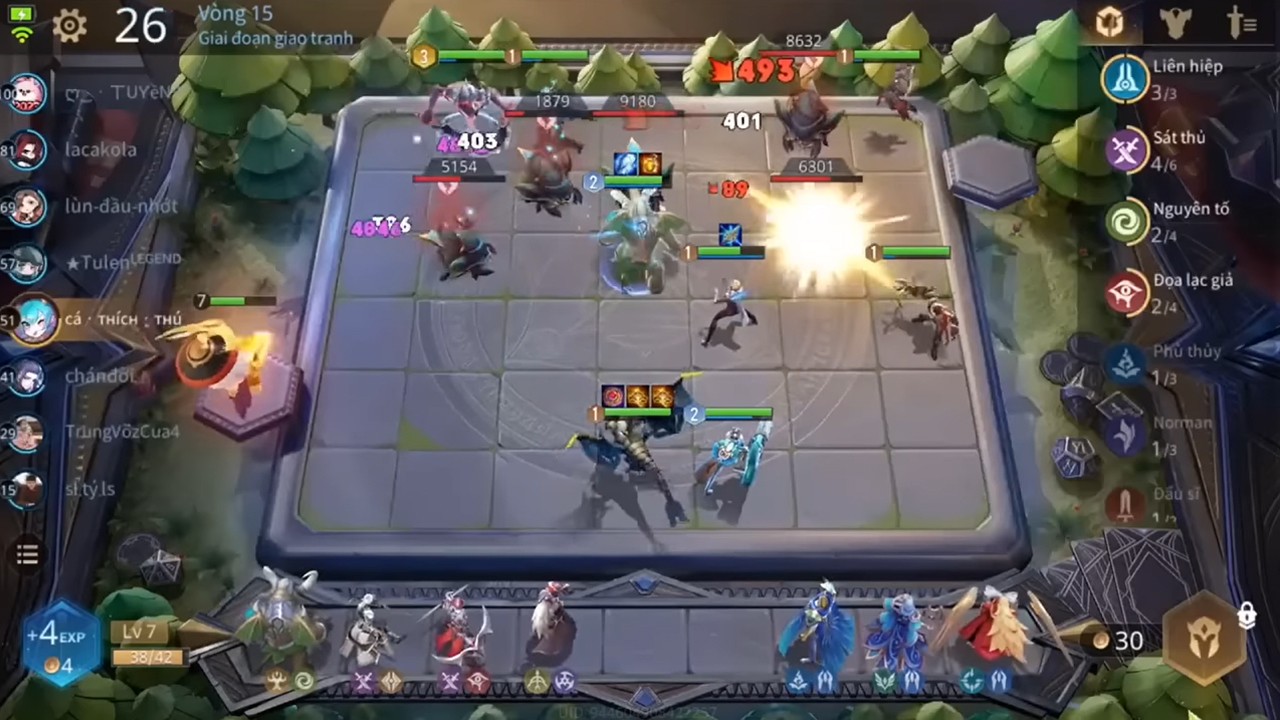
Task: Switch to the sword list tab
Action: [x=1241, y=24]
